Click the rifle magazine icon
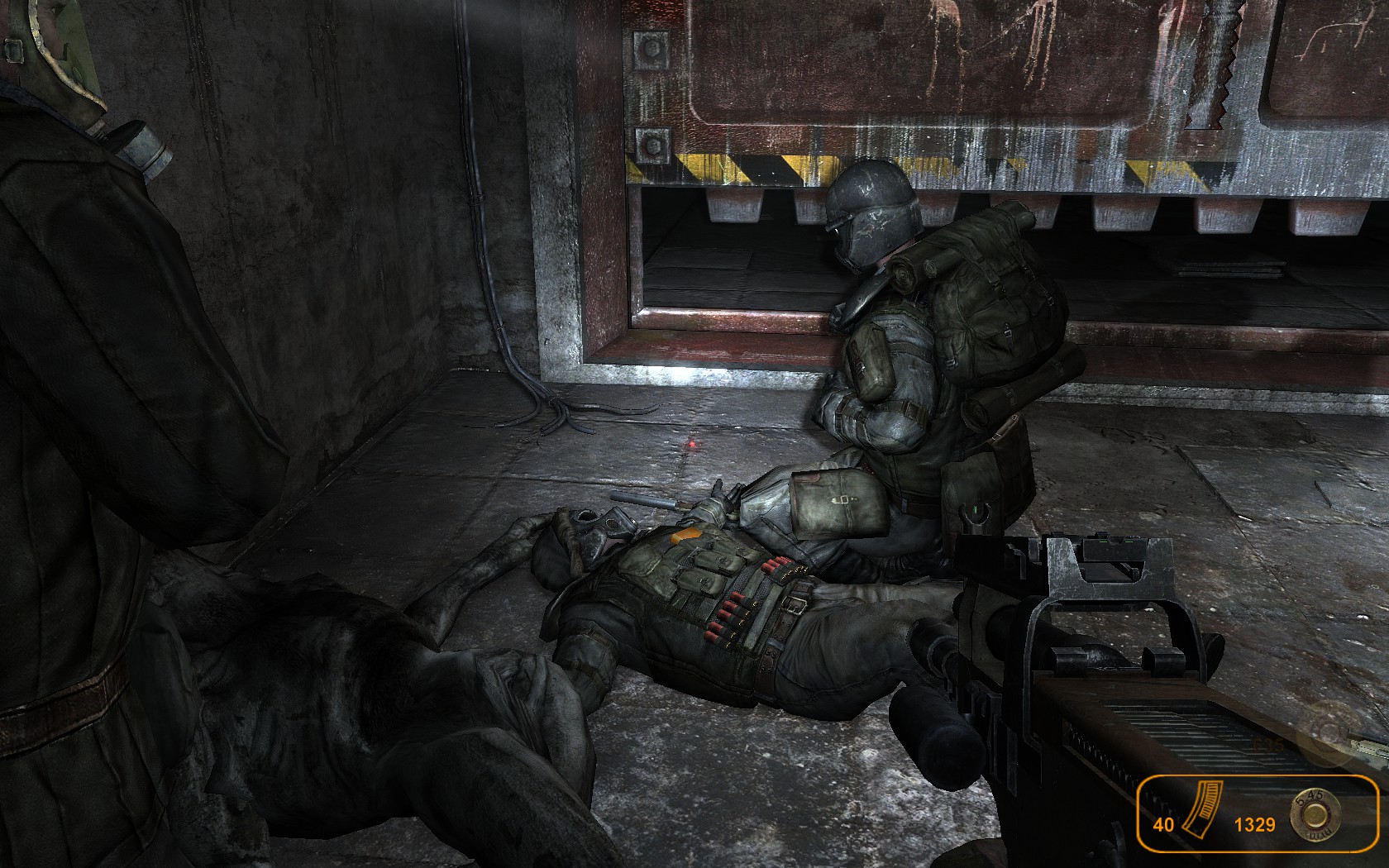 pyautogui.click(x=1196, y=823)
